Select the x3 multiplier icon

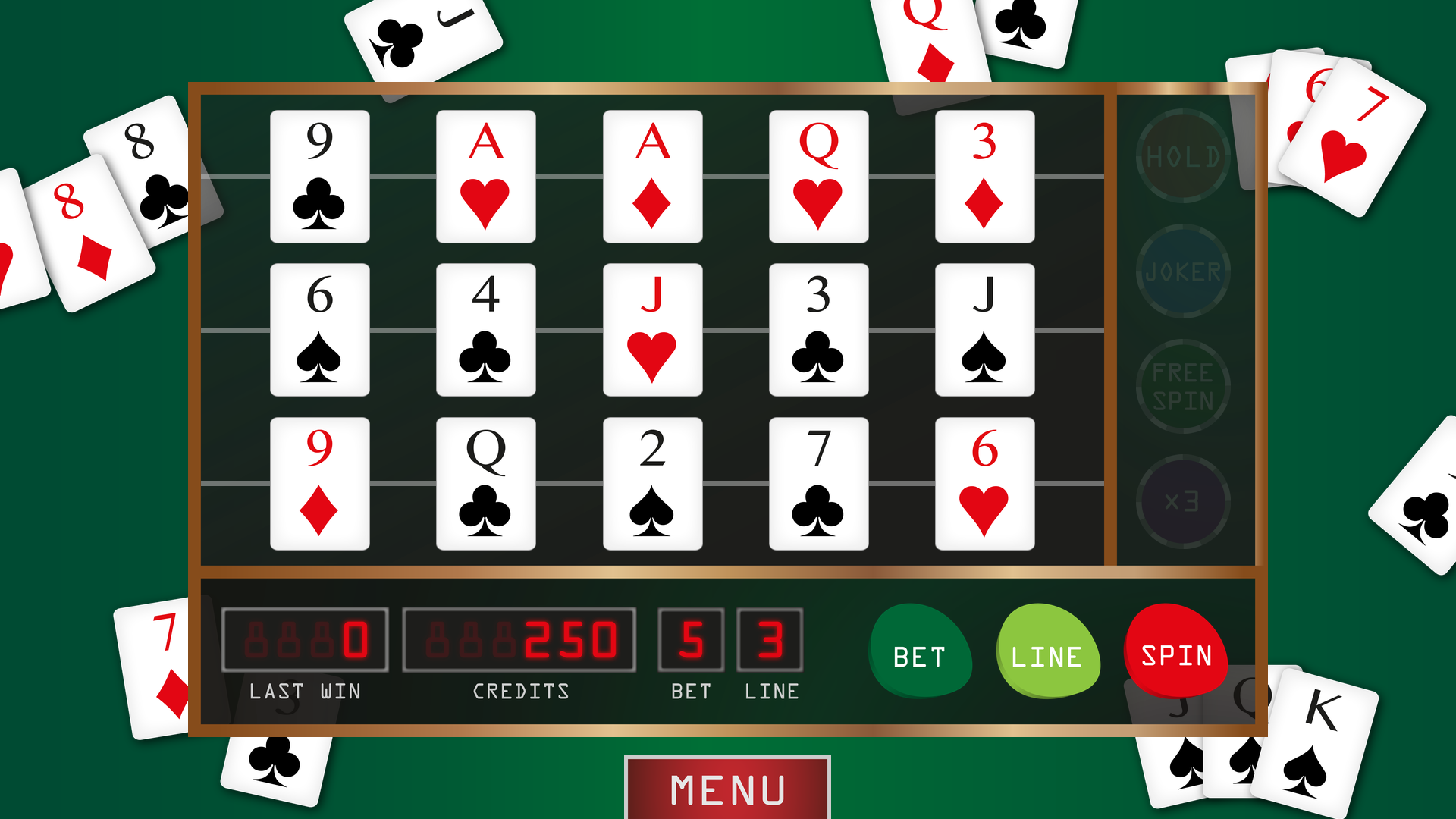point(1183,498)
